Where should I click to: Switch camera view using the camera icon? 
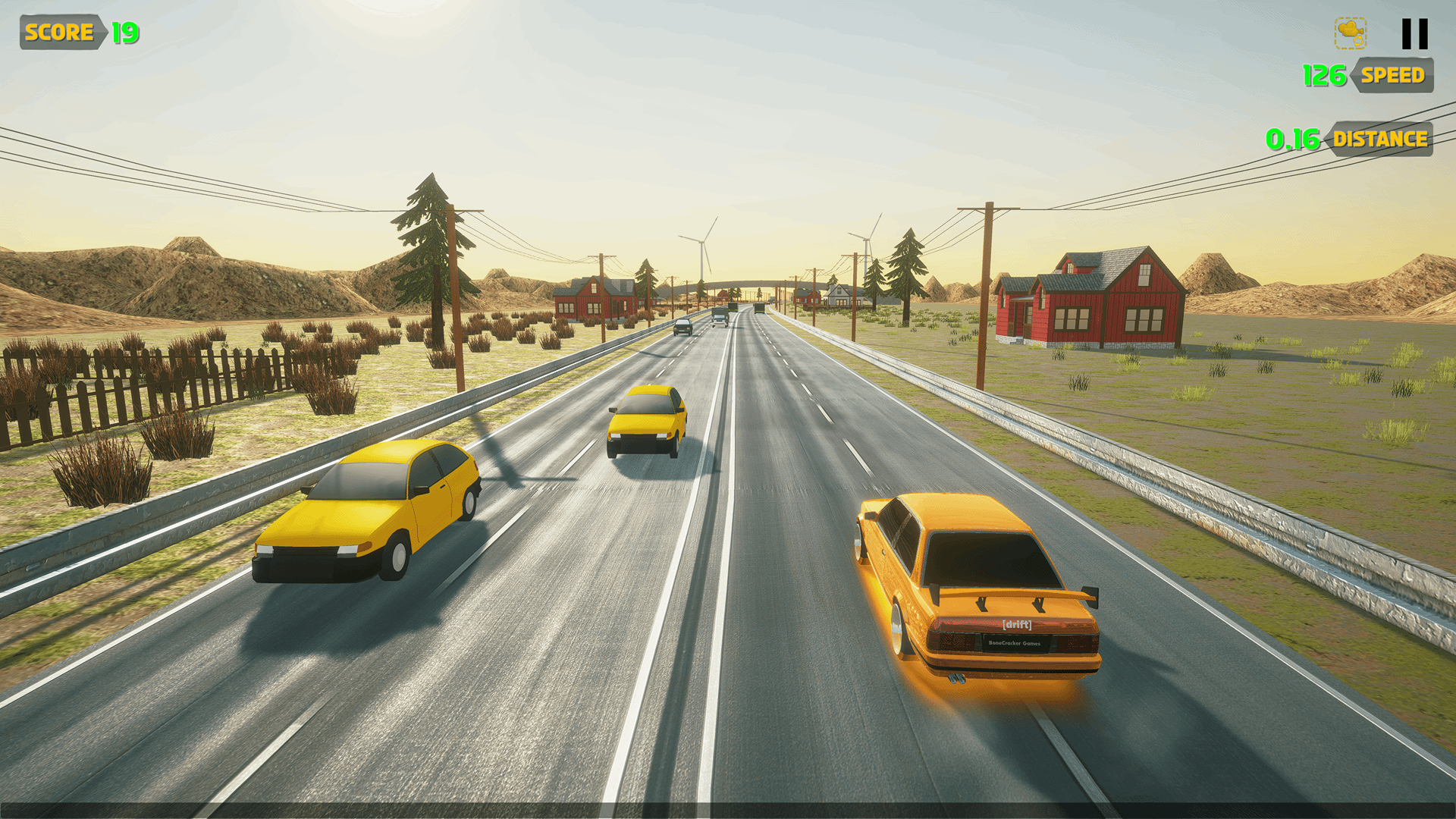tap(1351, 33)
